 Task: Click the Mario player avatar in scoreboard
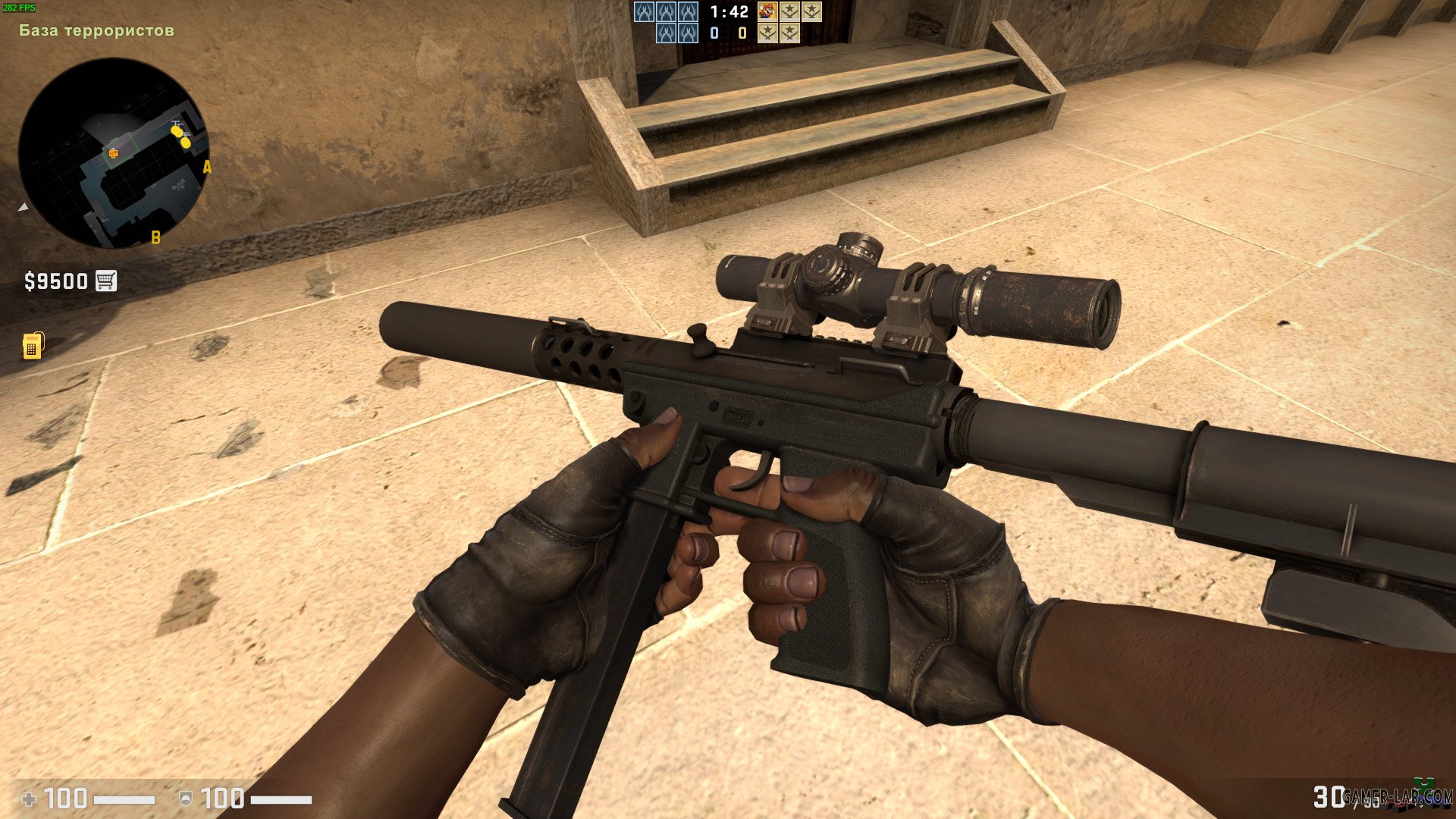(768, 11)
